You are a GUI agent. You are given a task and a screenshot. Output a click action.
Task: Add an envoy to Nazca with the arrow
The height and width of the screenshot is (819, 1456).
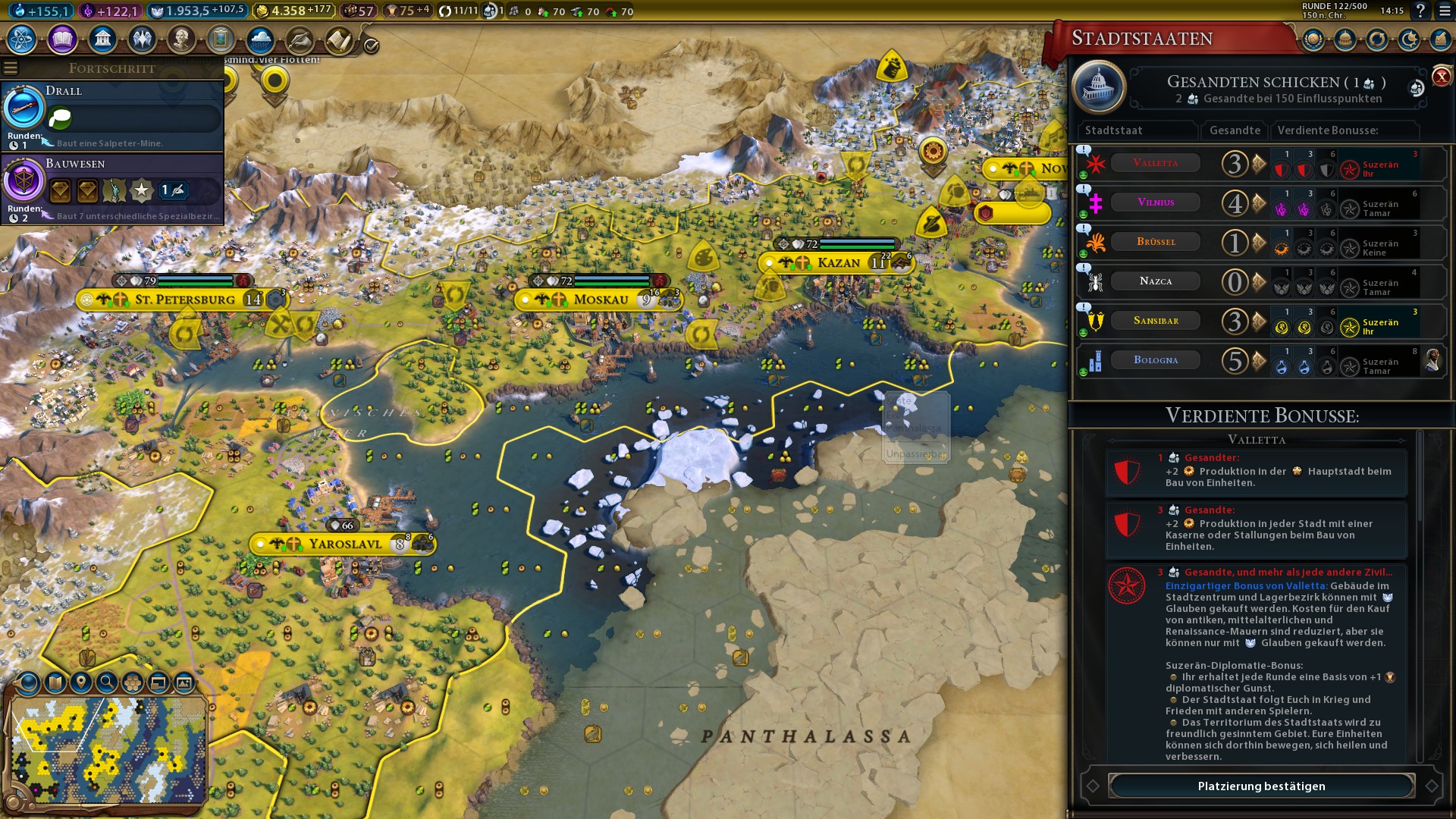click(x=1259, y=282)
